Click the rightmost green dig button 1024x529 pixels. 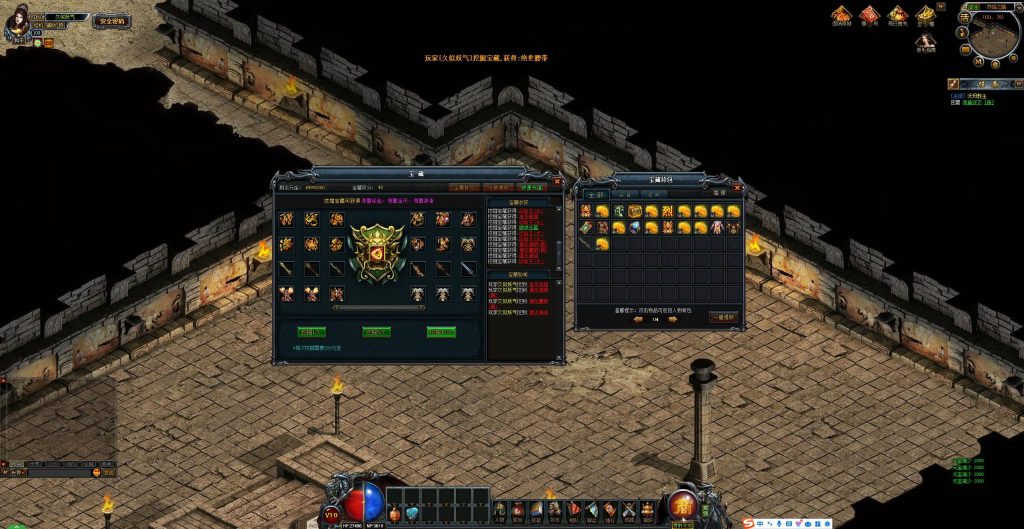point(441,331)
